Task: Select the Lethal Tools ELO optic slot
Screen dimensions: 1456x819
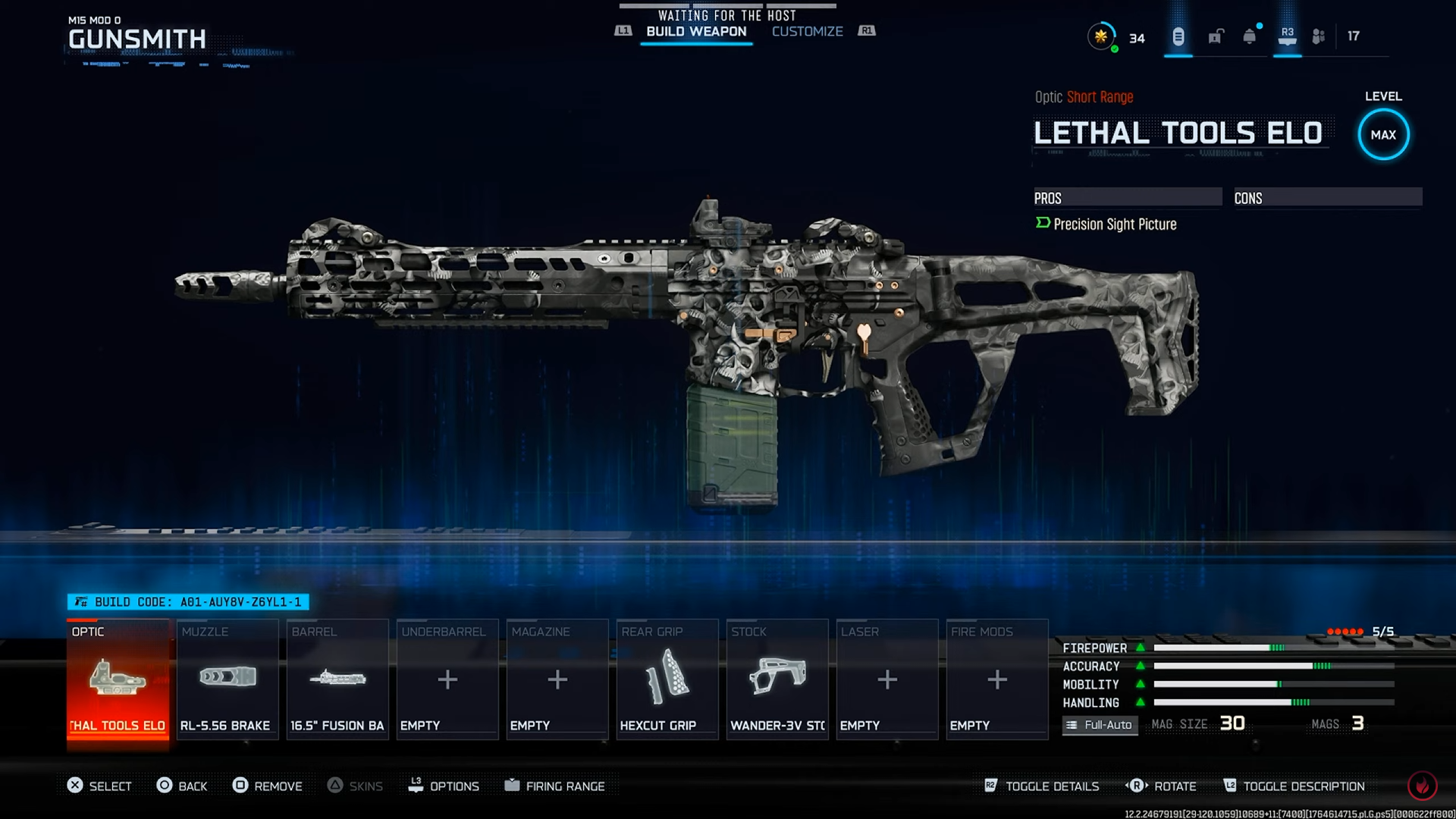Action: 118,680
